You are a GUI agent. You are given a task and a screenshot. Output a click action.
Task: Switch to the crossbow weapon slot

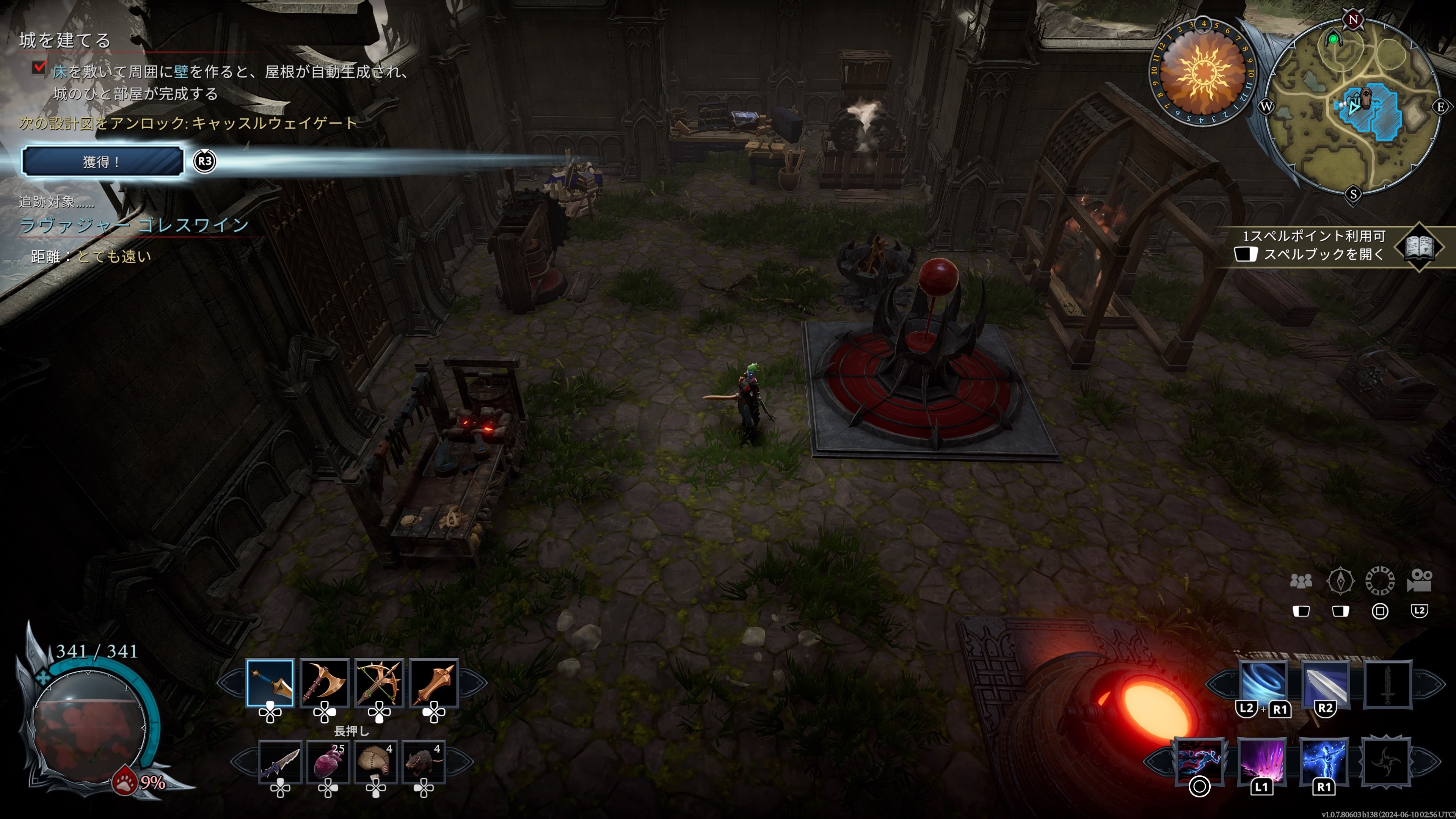[x=379, y=683]
